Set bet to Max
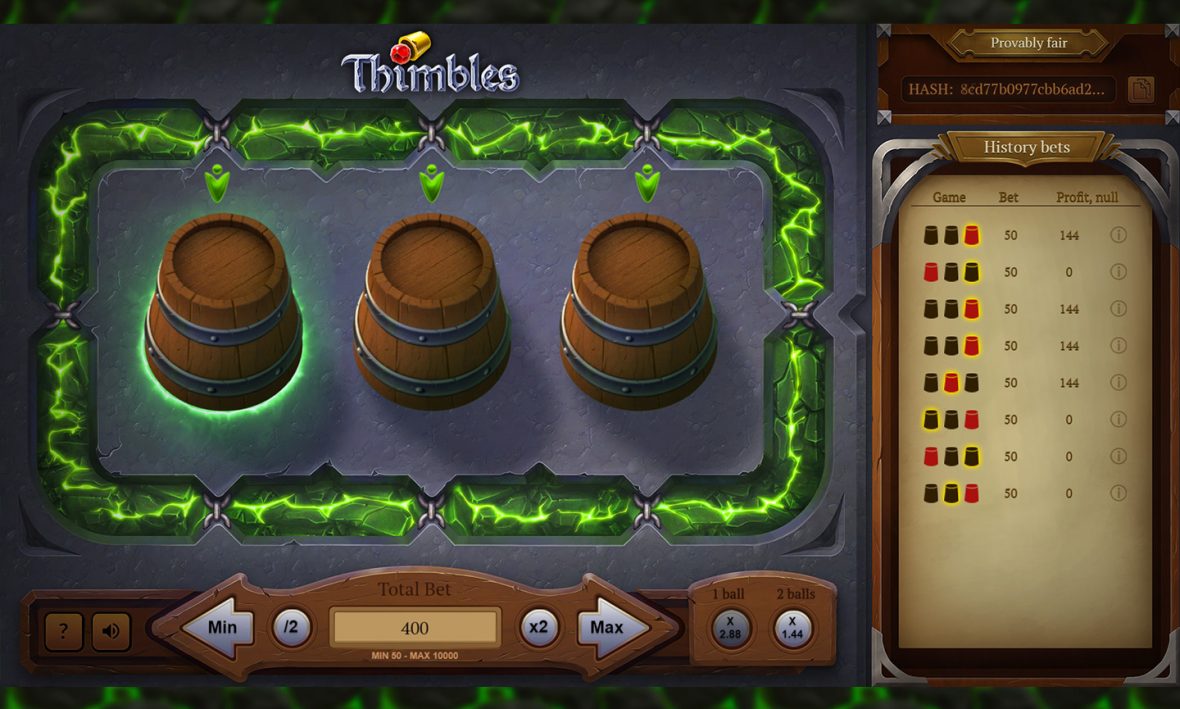This screenshot has width=1180, height=709. (610, 628)
